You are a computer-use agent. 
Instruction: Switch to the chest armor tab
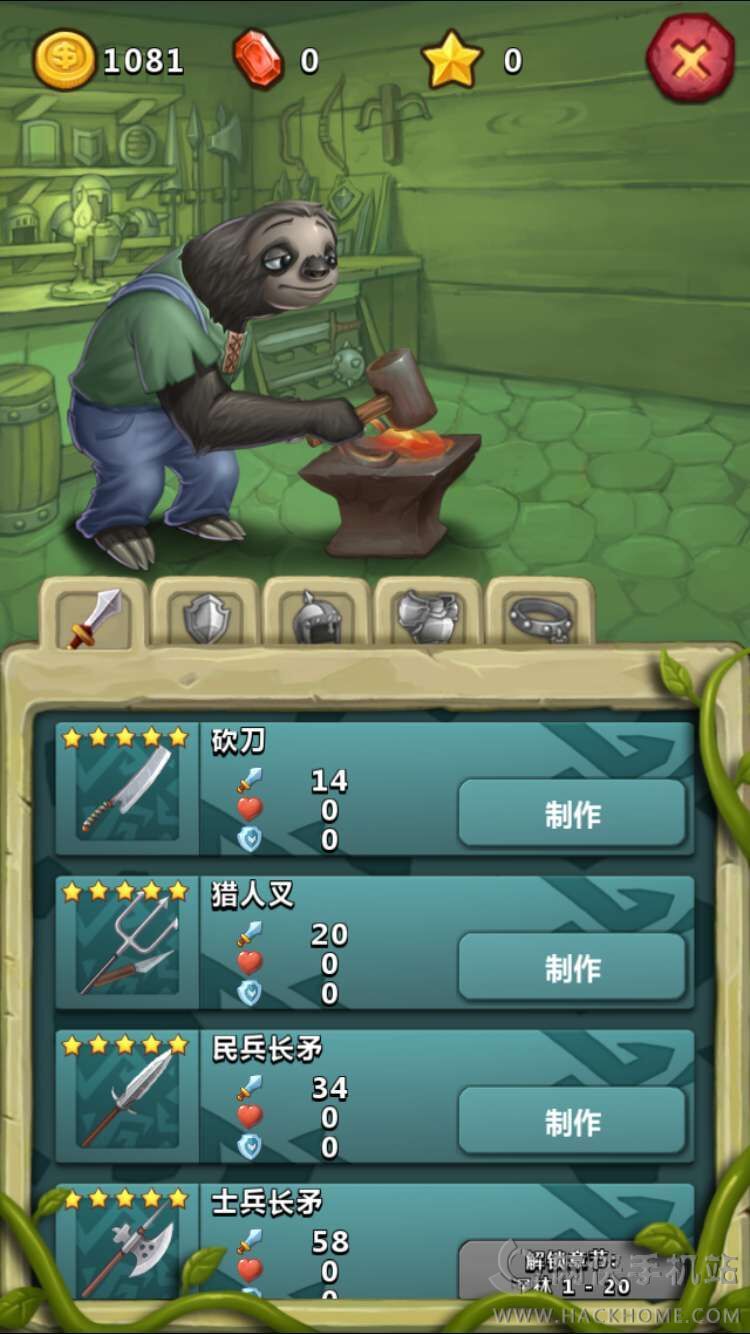pyautogui.click(x=428, y=617)
